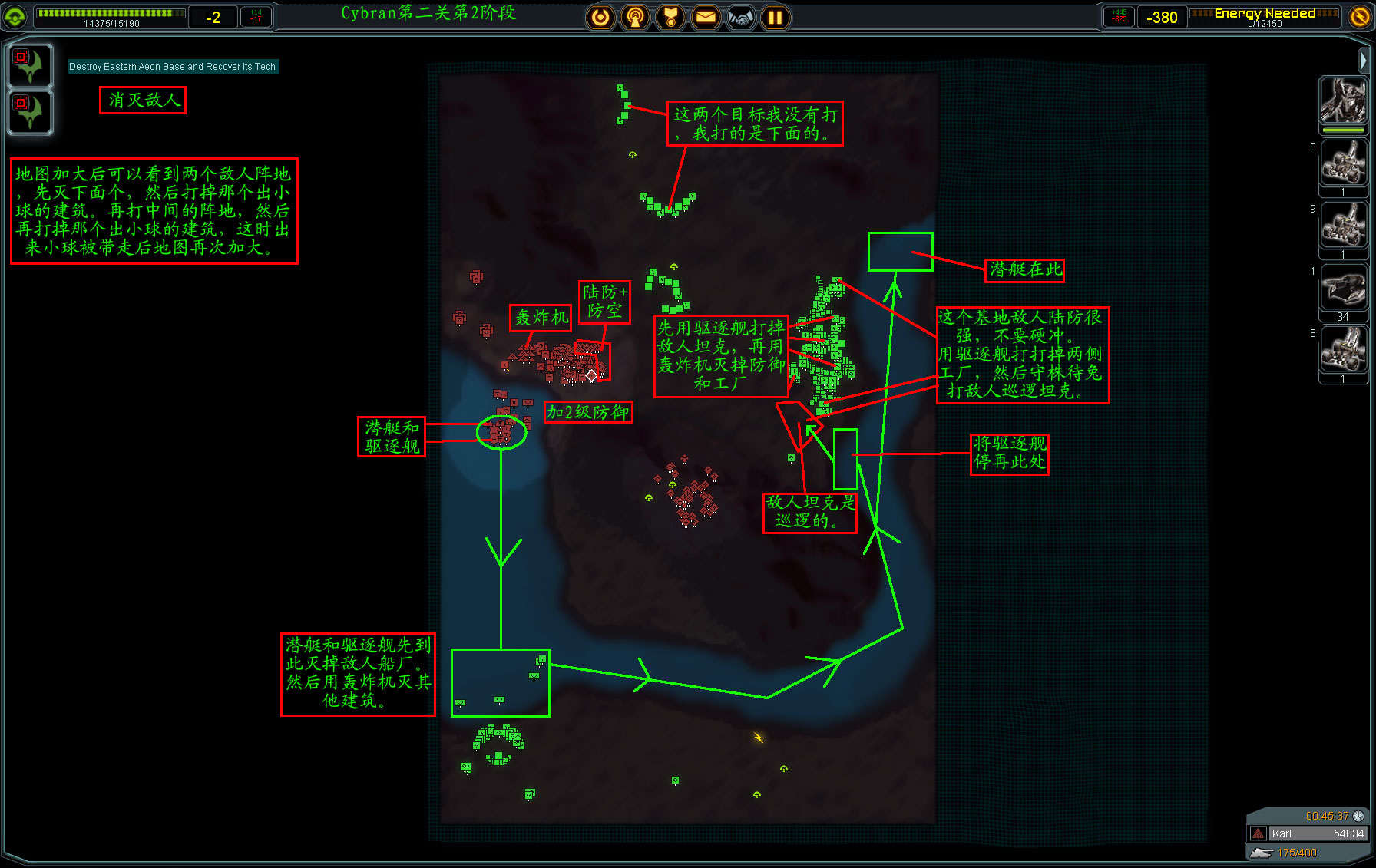The height and width of the screenshot is (868, 1376).
Task: Click the Destroy Eastern Aeon Base objective text
Action: (172, 67)
